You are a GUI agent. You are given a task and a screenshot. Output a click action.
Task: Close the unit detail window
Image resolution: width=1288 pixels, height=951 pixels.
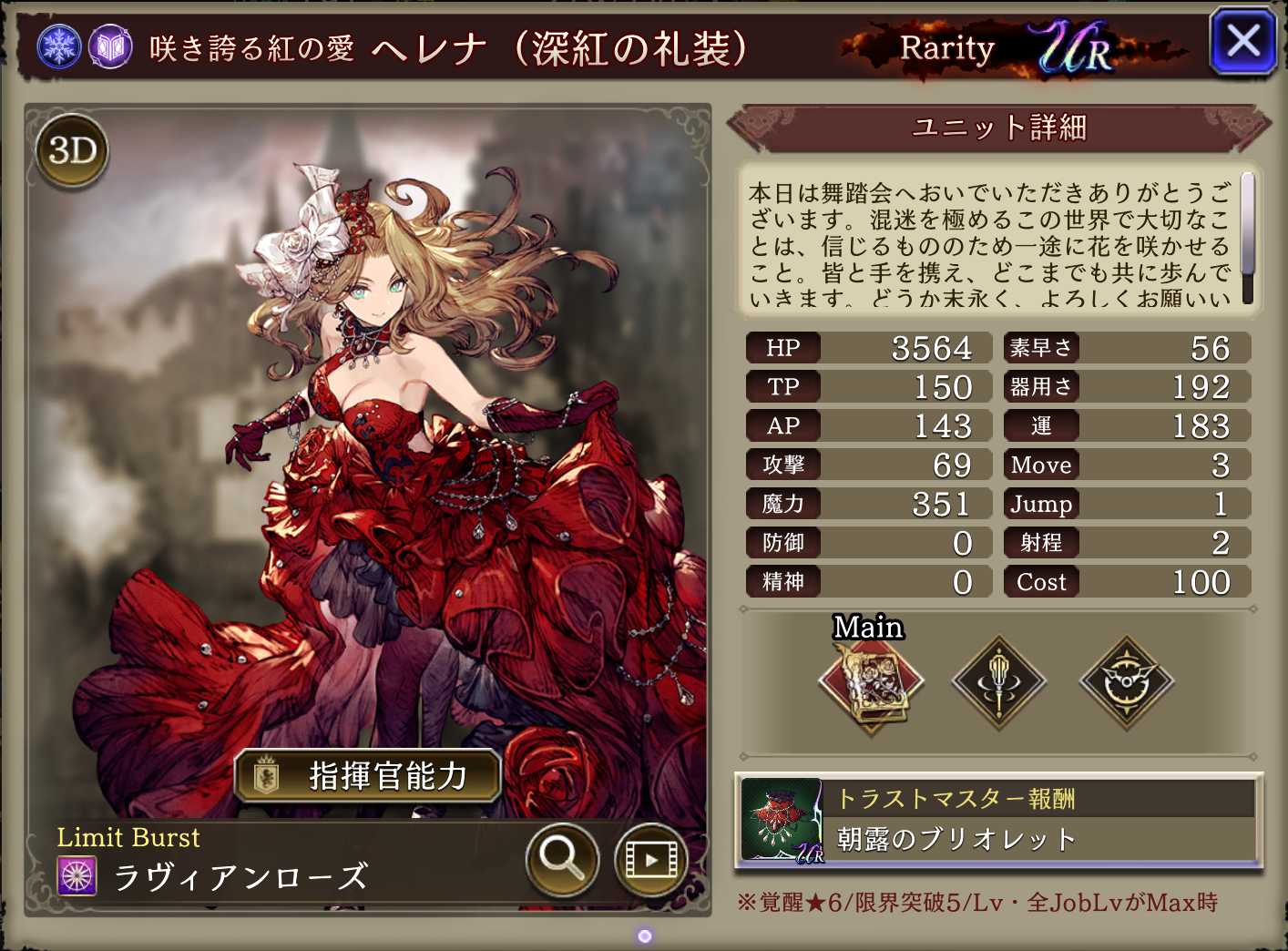coord(1242,42)
